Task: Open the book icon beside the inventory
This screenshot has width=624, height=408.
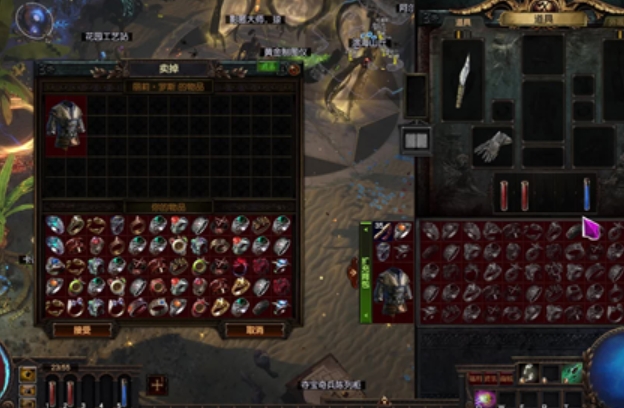Action: pos(415,141)
